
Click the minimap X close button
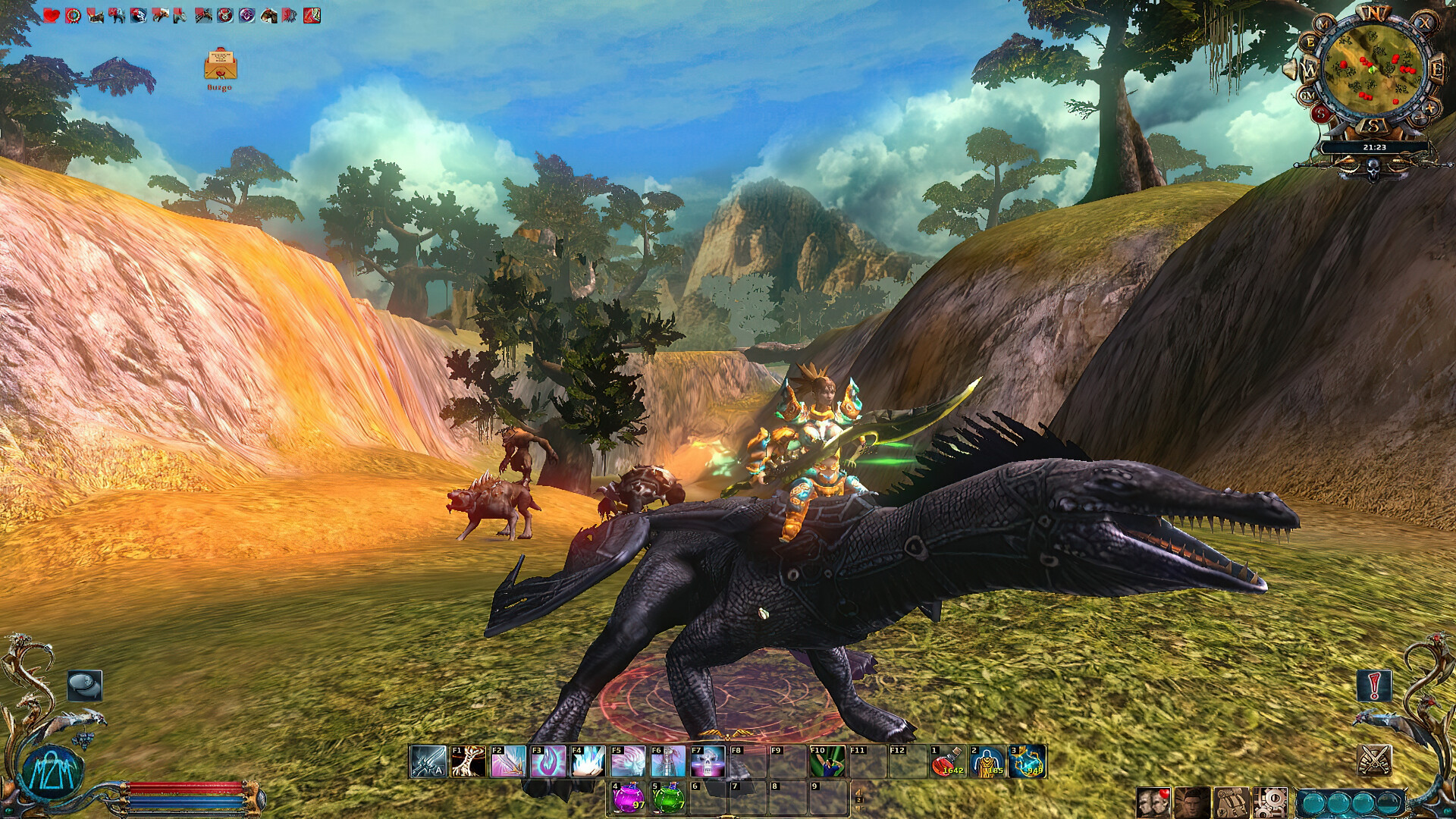point(1425,24)
